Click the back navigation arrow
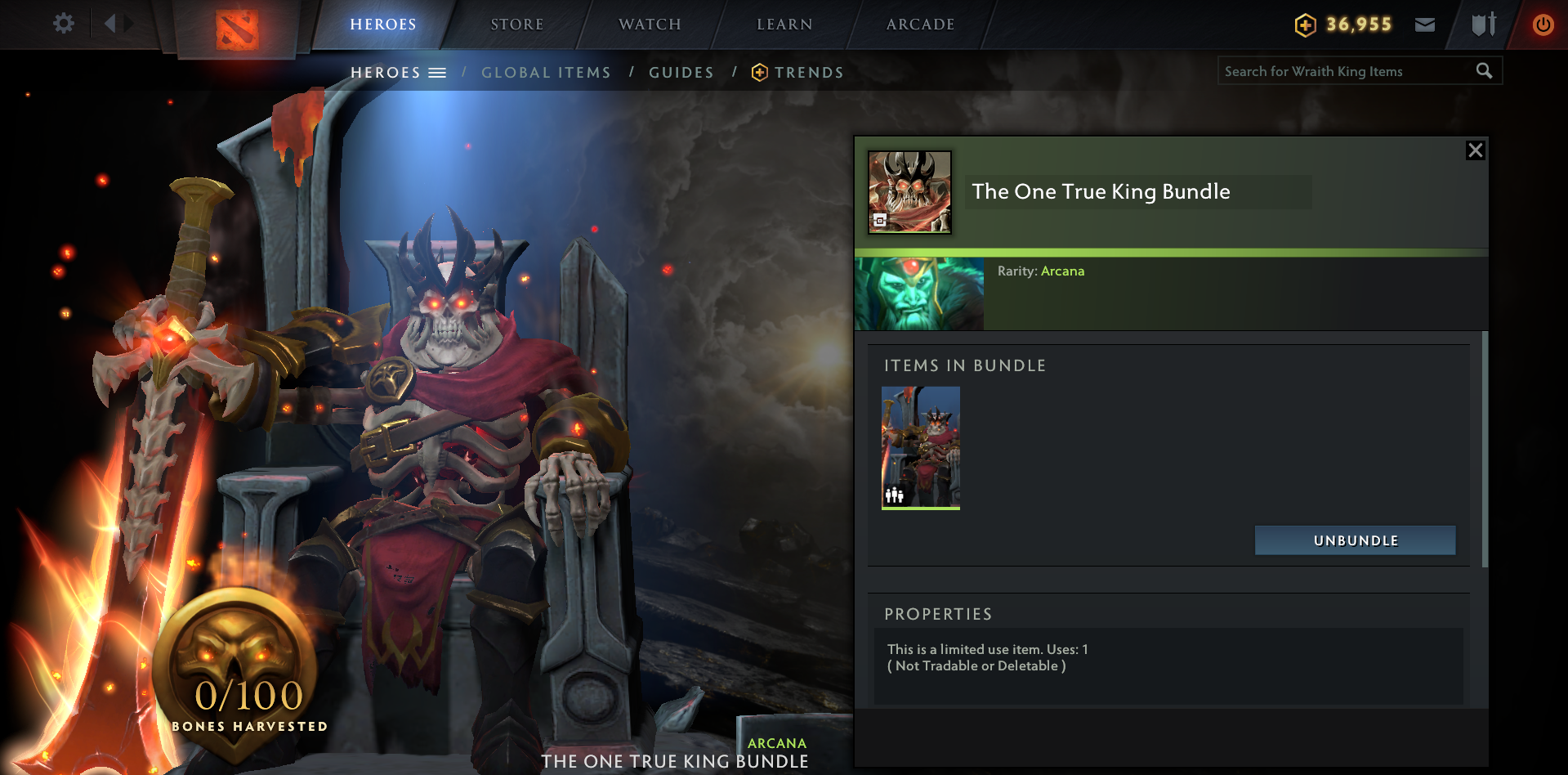 click(113, 23)
